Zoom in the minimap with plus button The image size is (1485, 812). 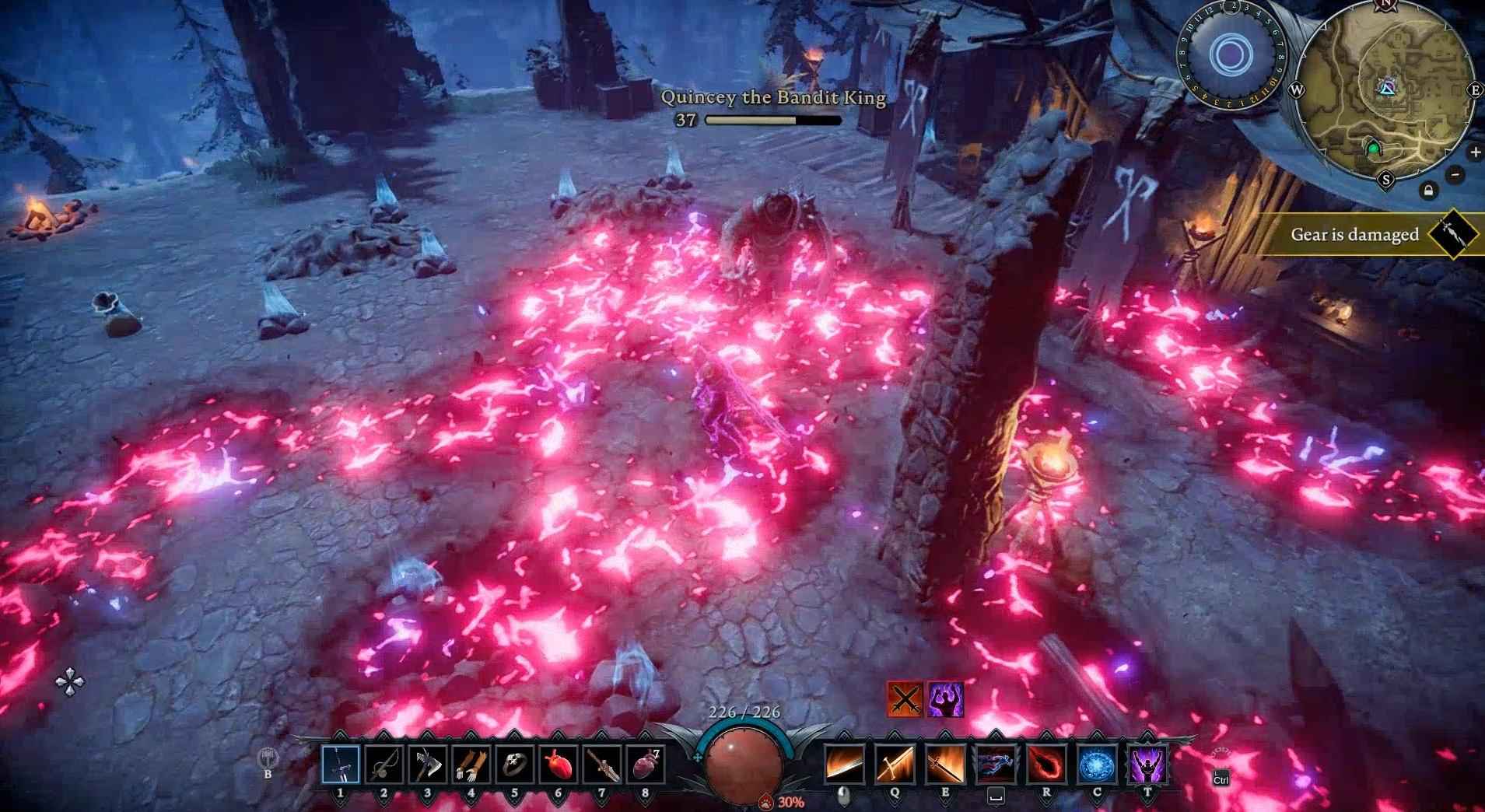pyautogui.click(x=1476, y=152)
